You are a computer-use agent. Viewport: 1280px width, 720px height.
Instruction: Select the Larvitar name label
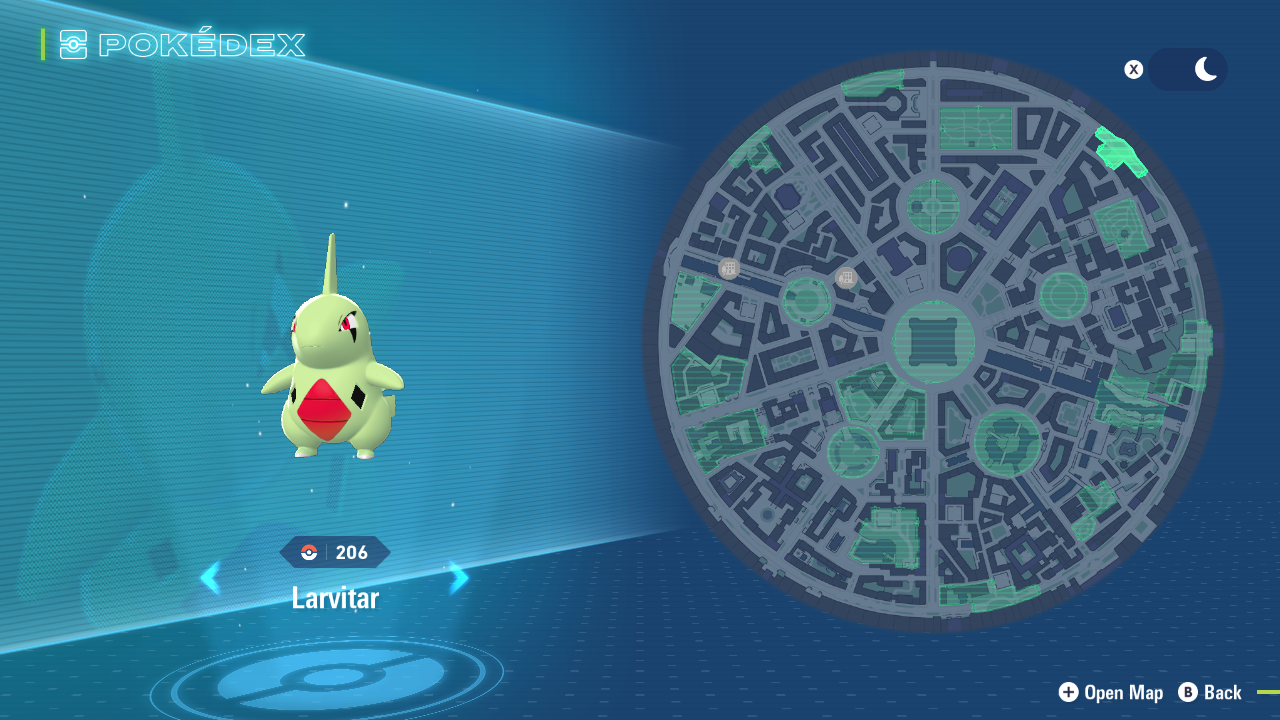334,597
